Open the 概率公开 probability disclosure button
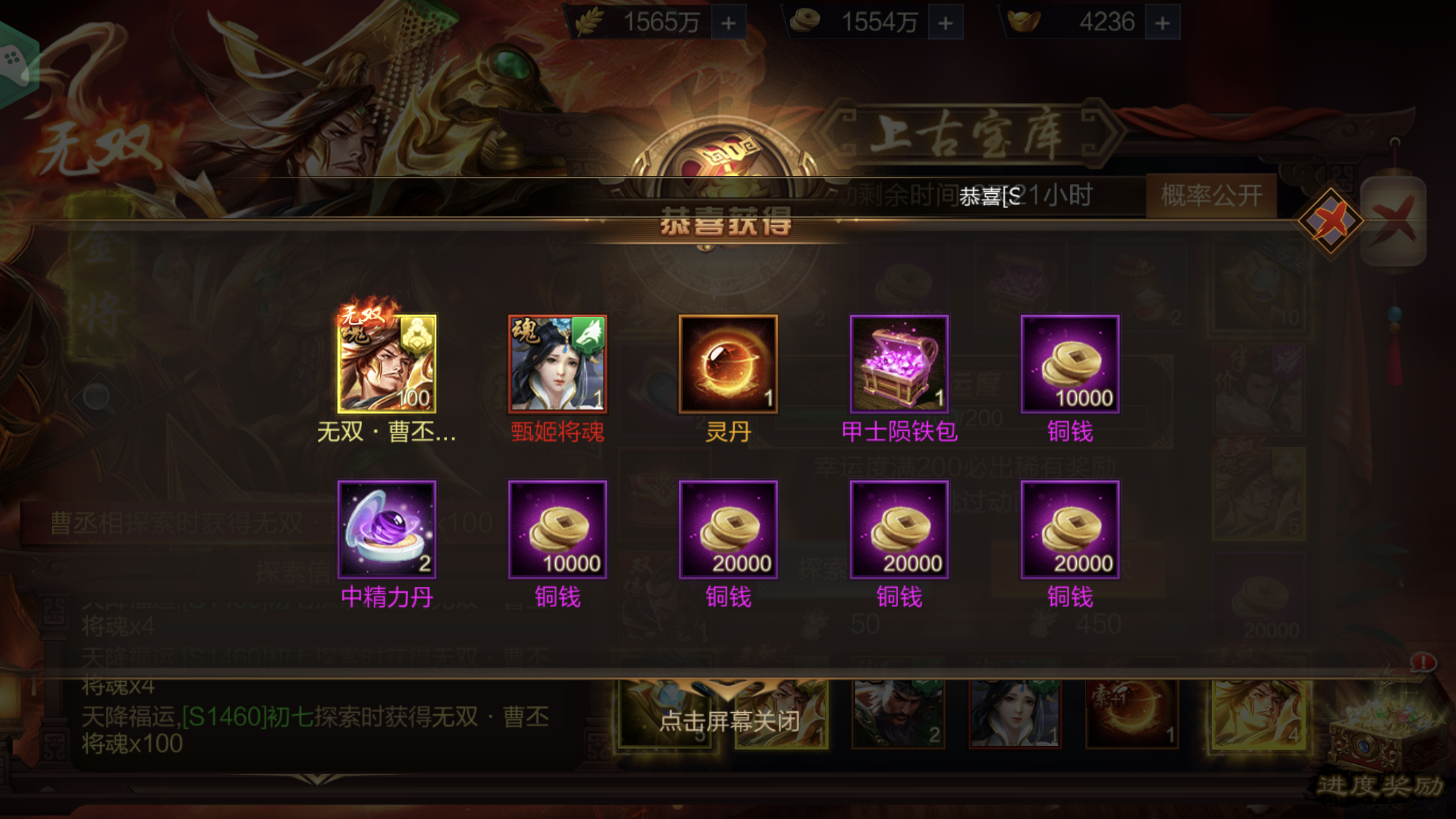This screenshot has width=1456, height=819. click(x=1213, y=195)
